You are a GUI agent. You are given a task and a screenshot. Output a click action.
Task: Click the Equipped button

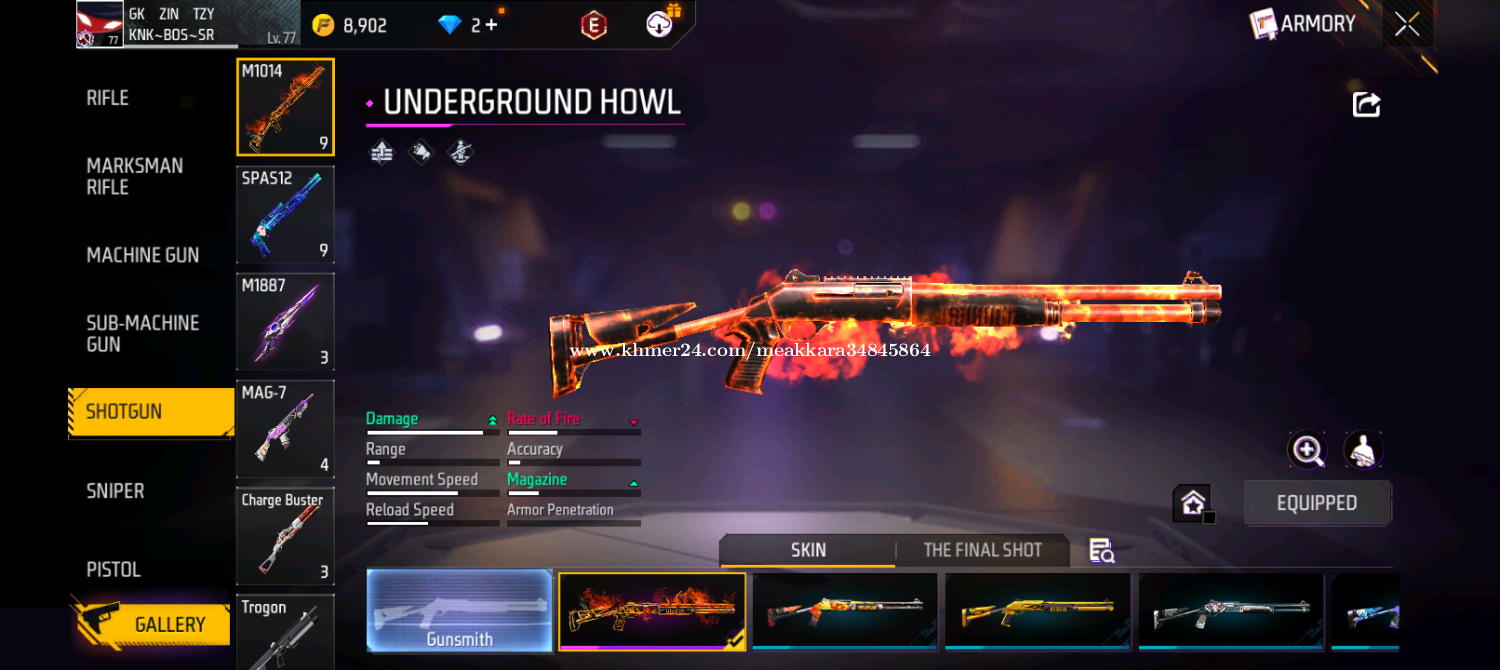[1316, 503]
